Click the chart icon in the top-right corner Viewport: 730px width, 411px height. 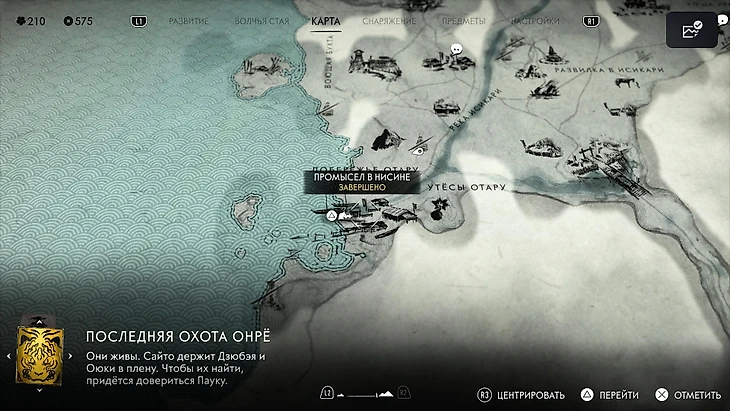[692, 31]
